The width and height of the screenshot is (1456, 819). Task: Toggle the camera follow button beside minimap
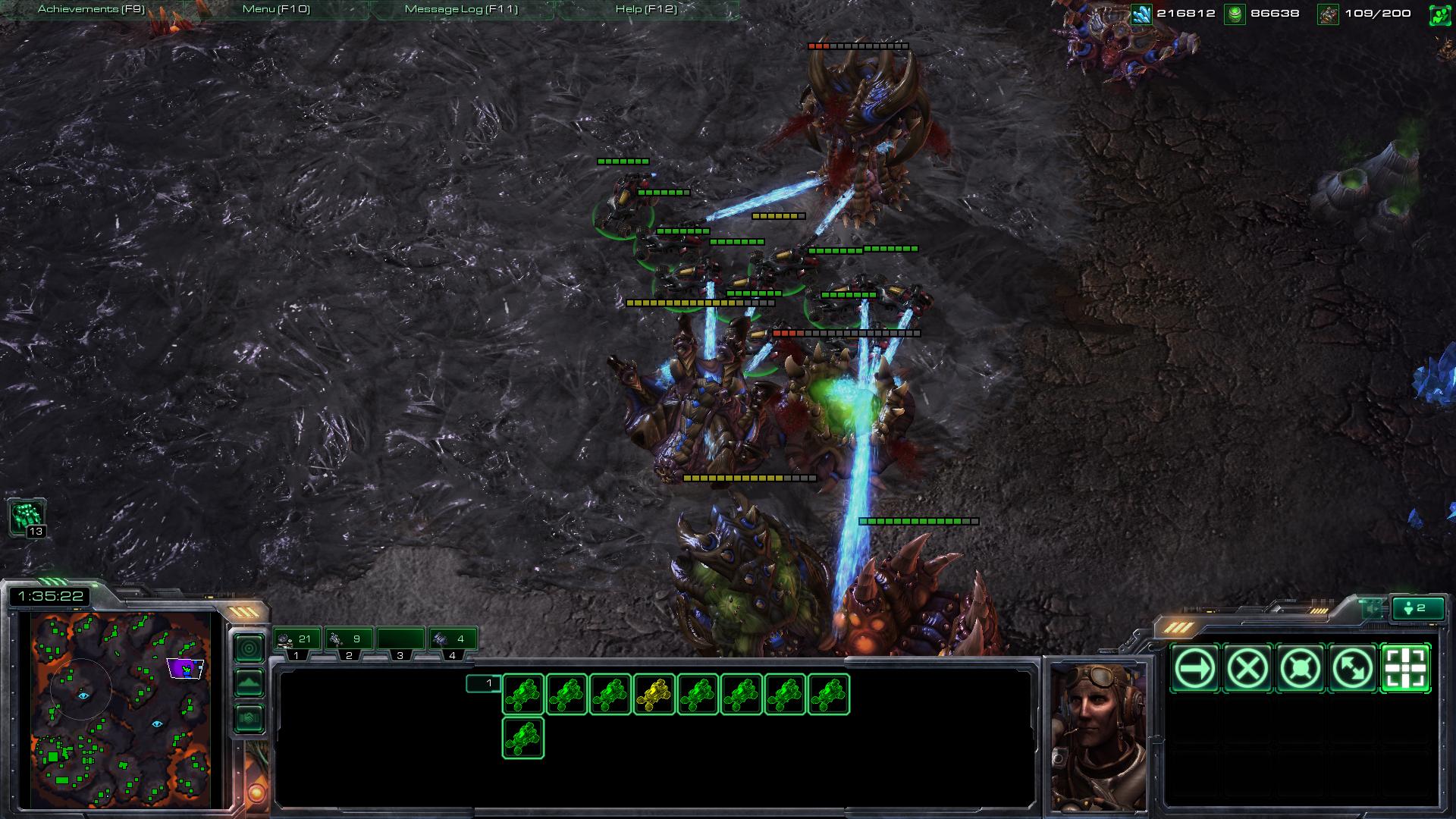click(x=249, y=646)
